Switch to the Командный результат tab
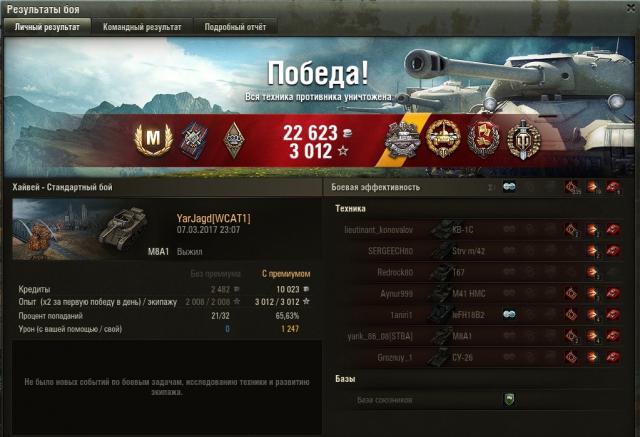The width and height of the screenshot is (640, 437). tap(143, 27)
